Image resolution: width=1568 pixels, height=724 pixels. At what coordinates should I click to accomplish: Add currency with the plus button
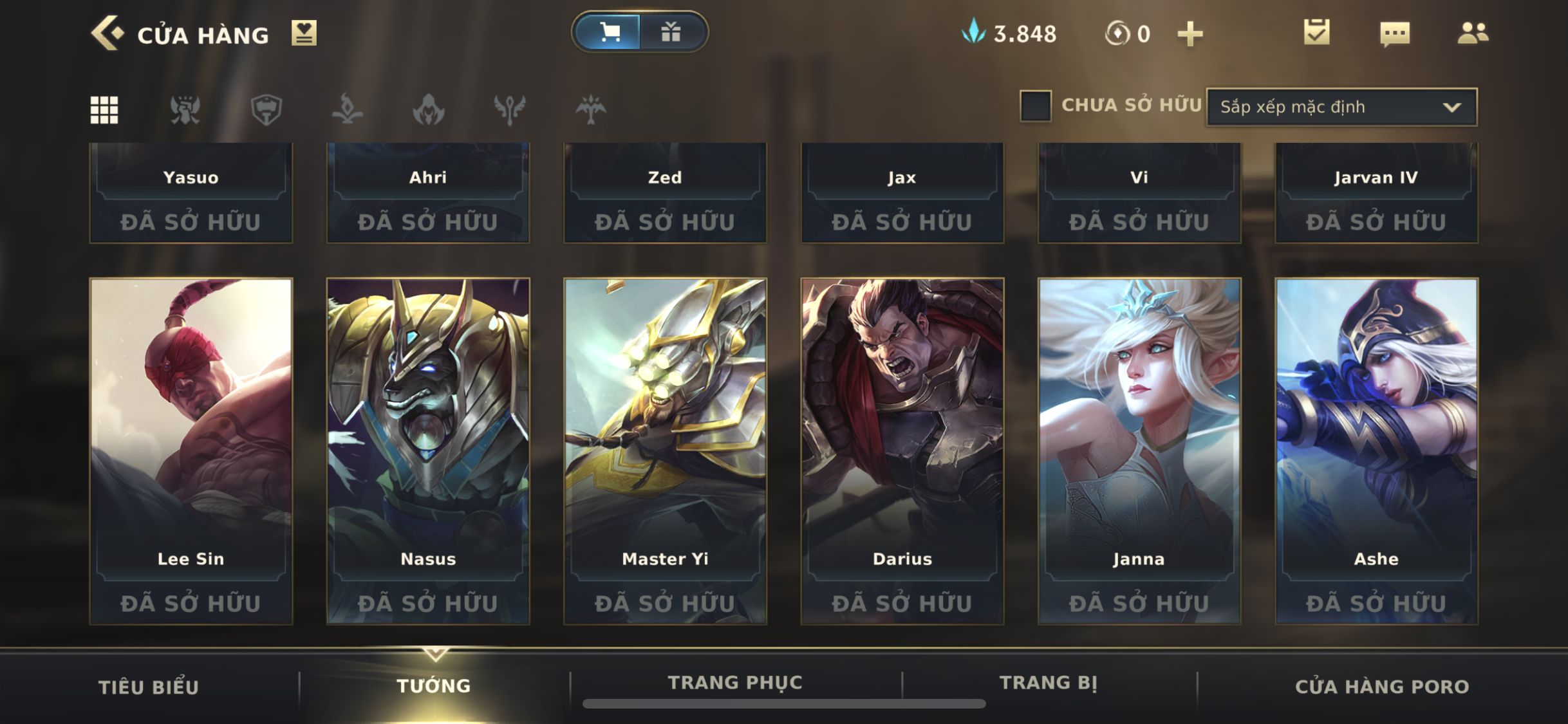pyautogui.click(x=1190, y=33)
